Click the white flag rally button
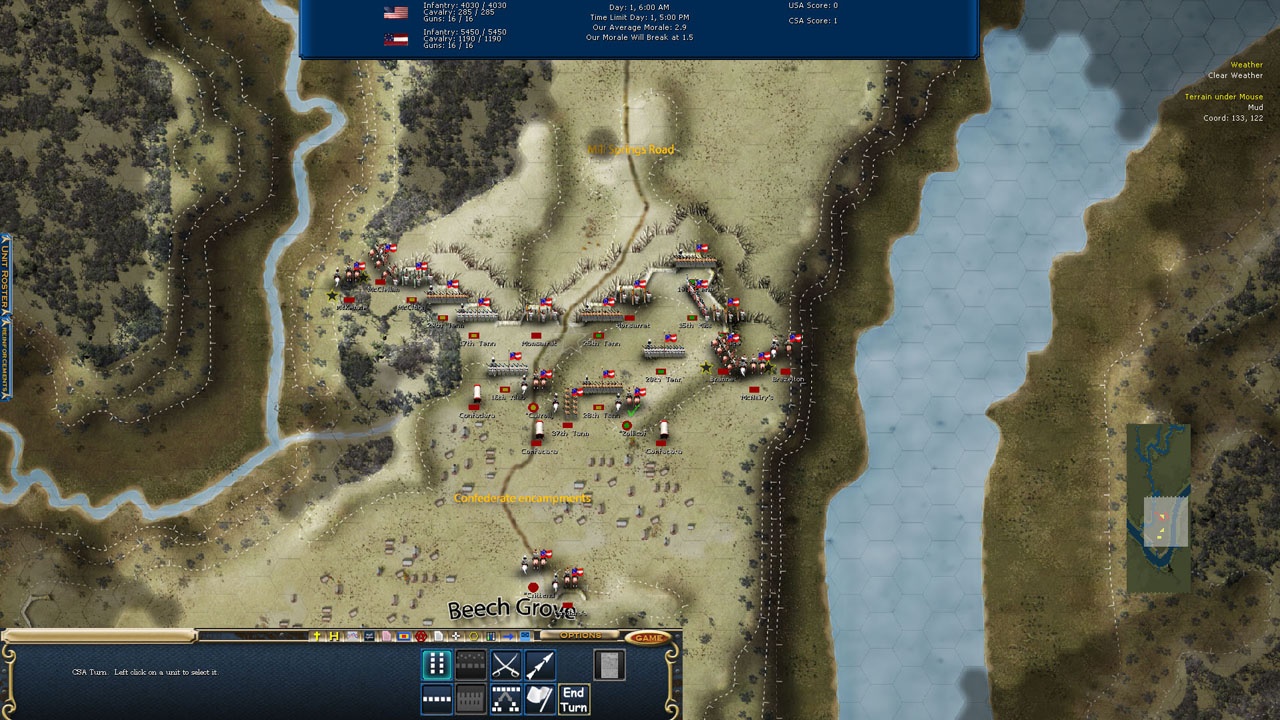 (x=539, y=699)
